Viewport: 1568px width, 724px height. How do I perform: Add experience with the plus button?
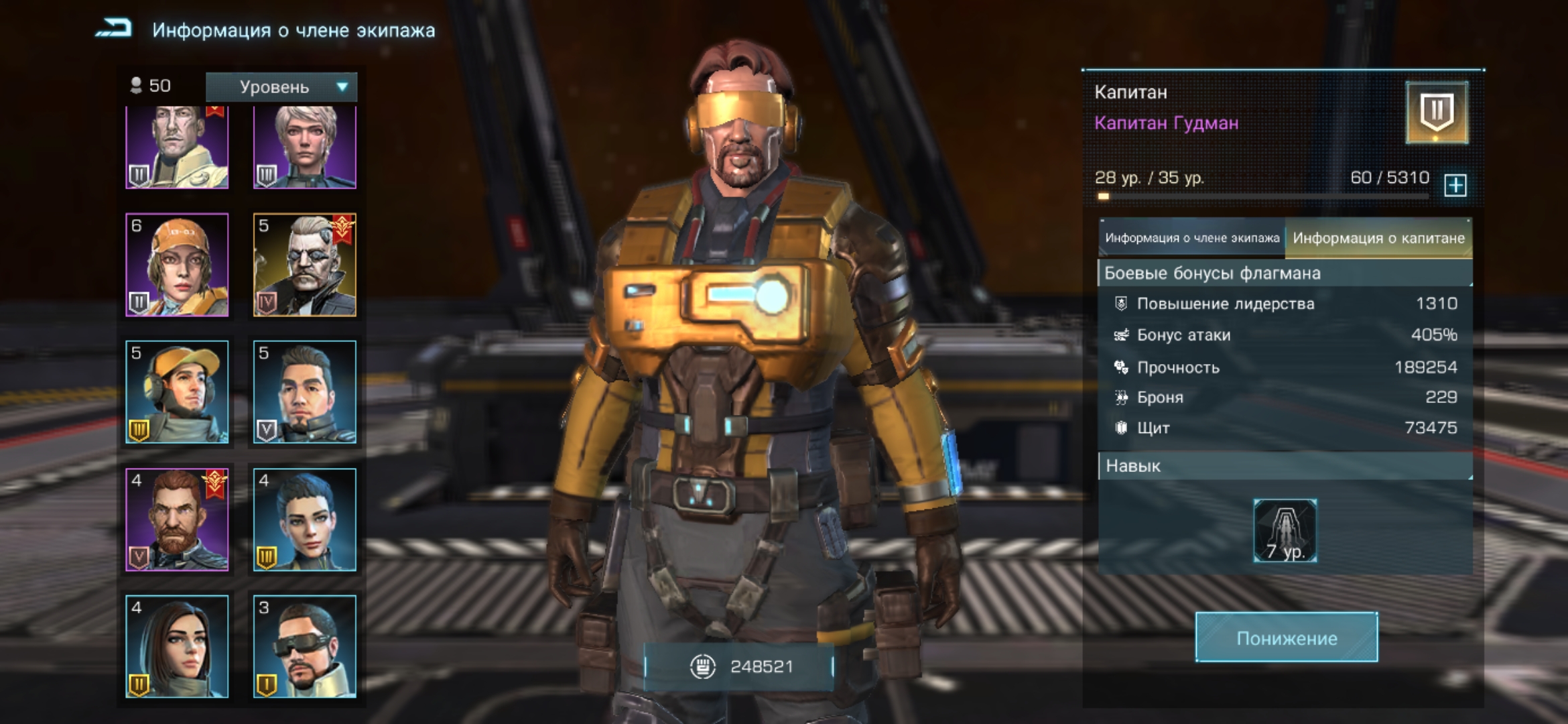(1455, 184)
